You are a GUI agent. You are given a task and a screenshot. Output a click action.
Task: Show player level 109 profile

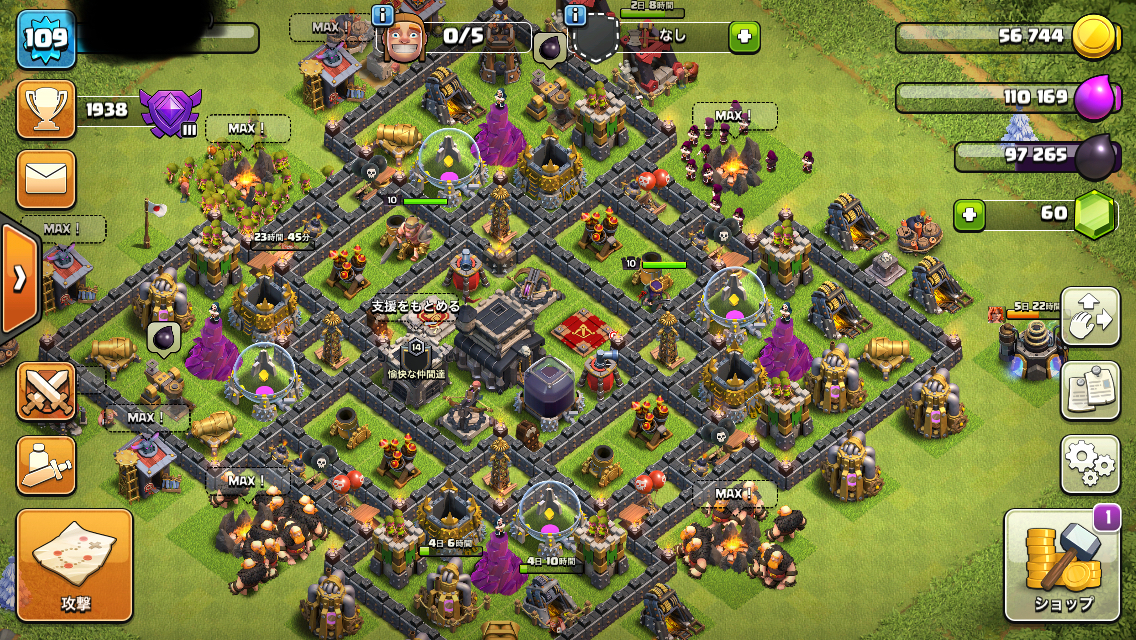click(x=46, y=39)
